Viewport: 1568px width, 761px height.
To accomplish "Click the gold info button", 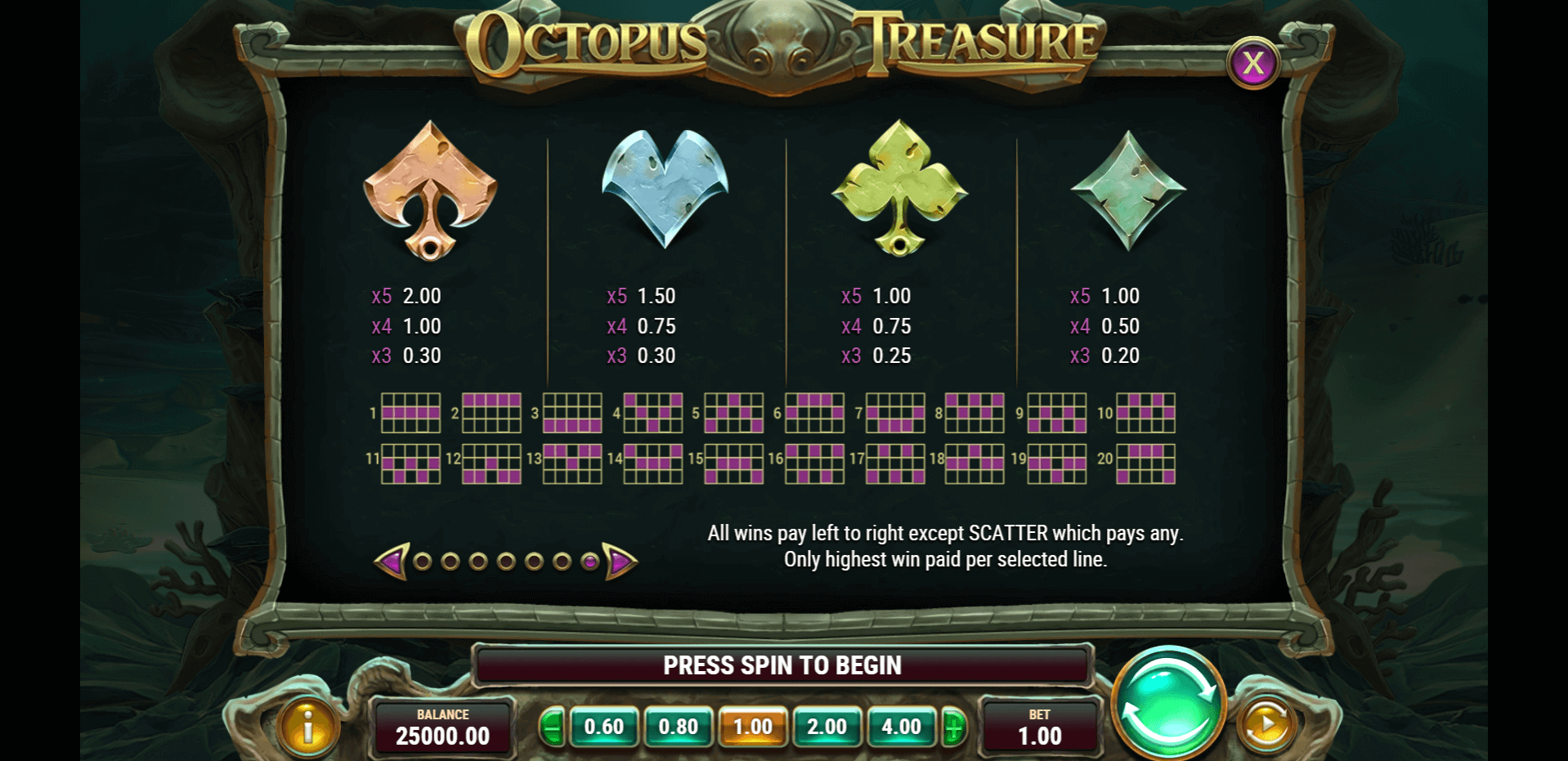I will click(307, 725).
